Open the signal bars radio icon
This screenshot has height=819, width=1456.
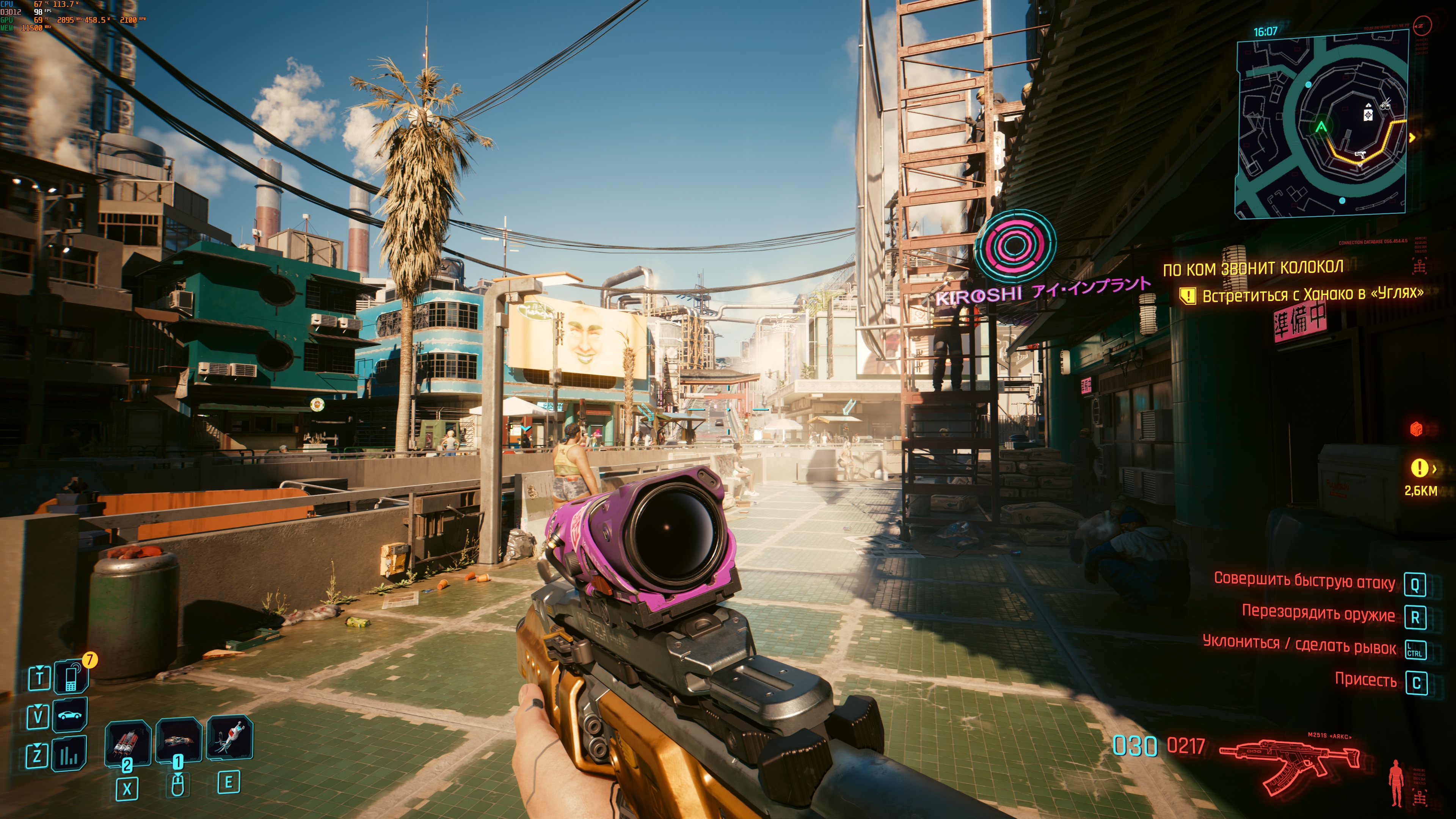point(69,754)
